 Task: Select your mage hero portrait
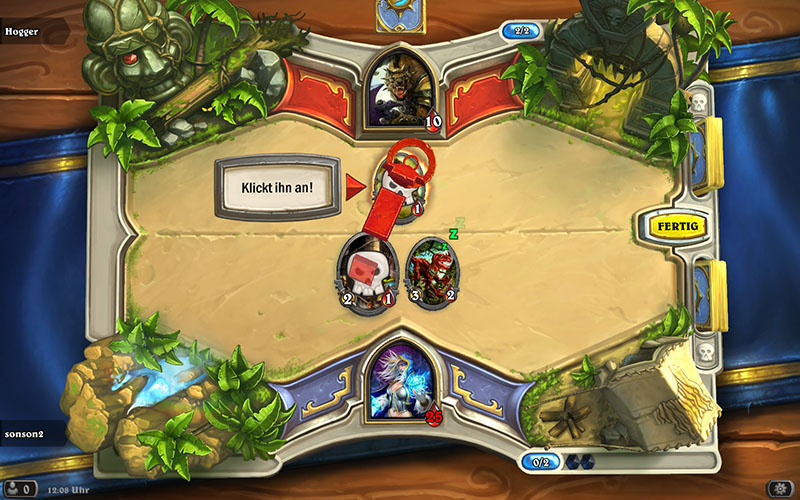(400, 381)
